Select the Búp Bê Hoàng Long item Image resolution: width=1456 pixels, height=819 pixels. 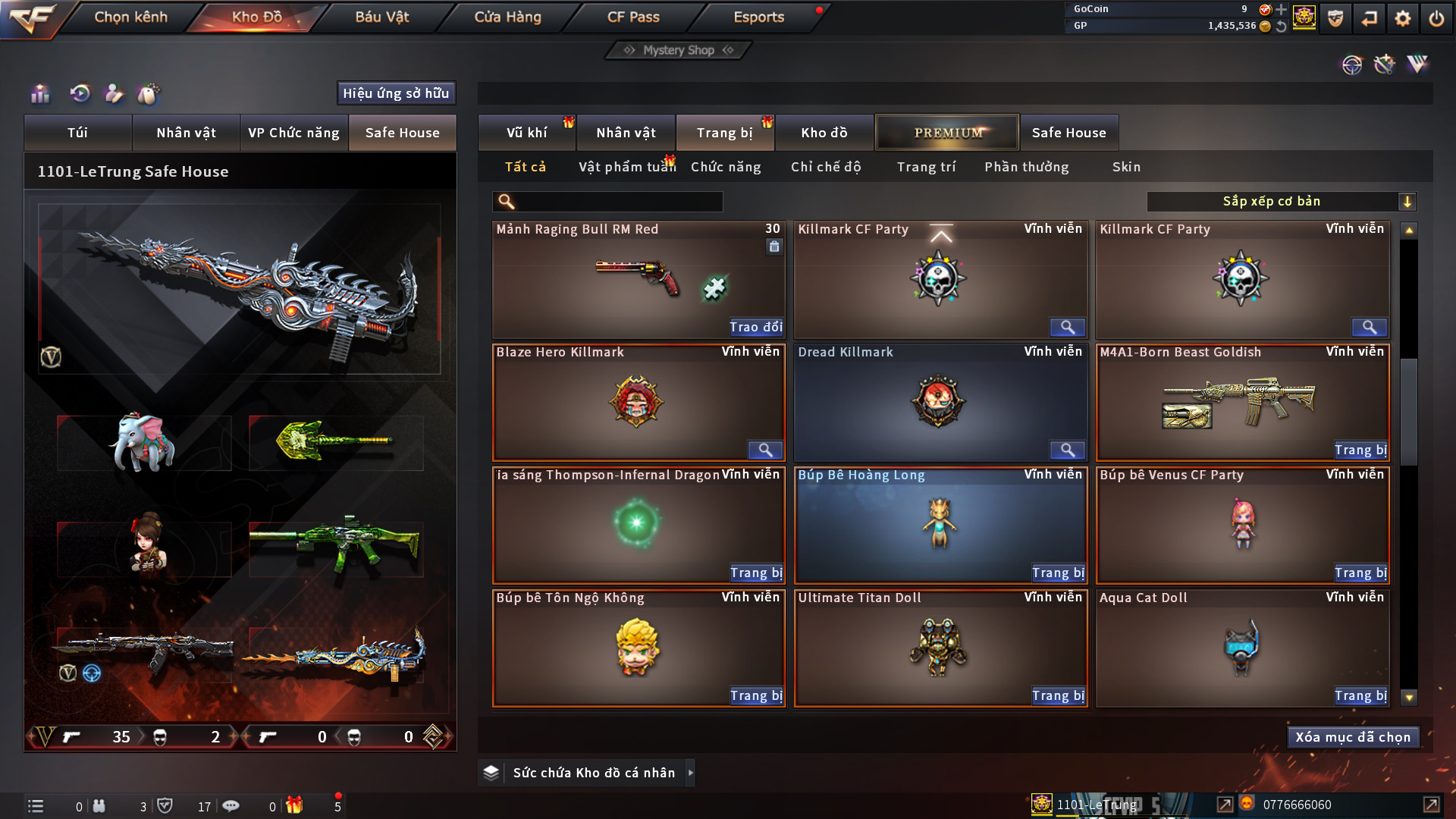940,523
